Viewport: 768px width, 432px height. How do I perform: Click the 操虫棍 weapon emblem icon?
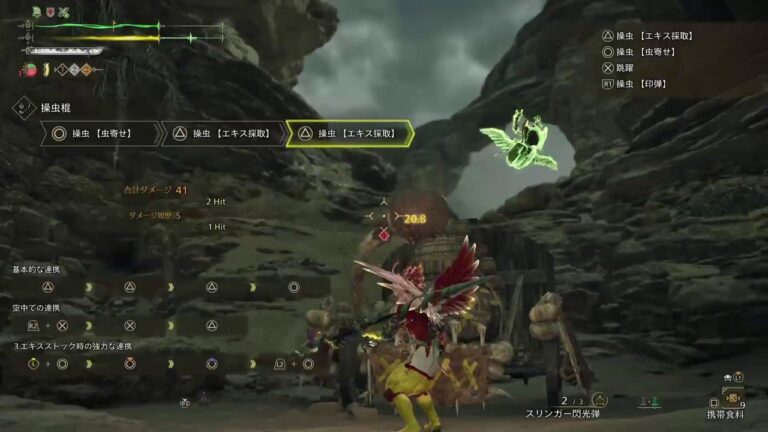[x=24, y=106]
